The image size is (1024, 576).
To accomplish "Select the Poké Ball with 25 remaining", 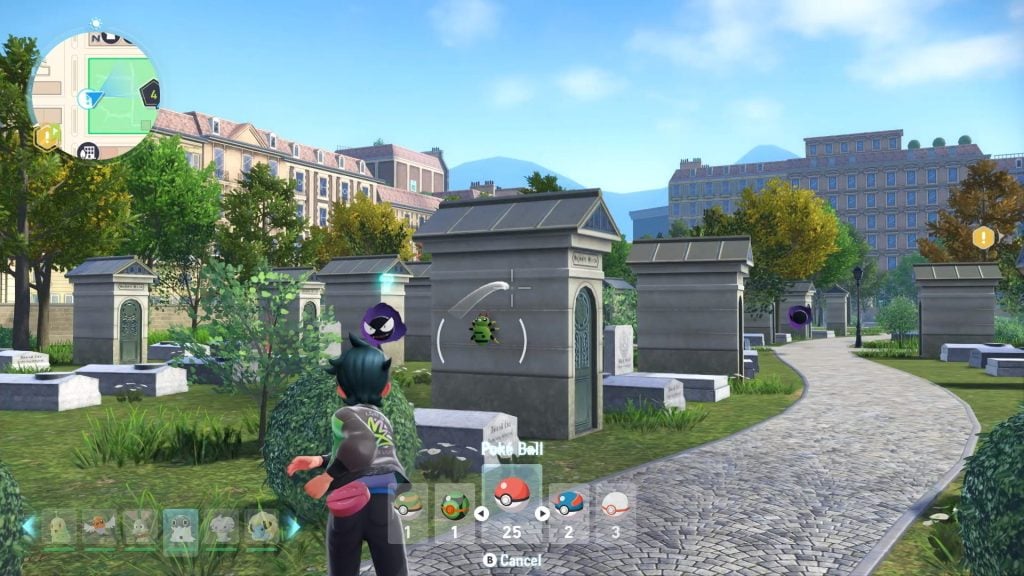I will [511, 499].
